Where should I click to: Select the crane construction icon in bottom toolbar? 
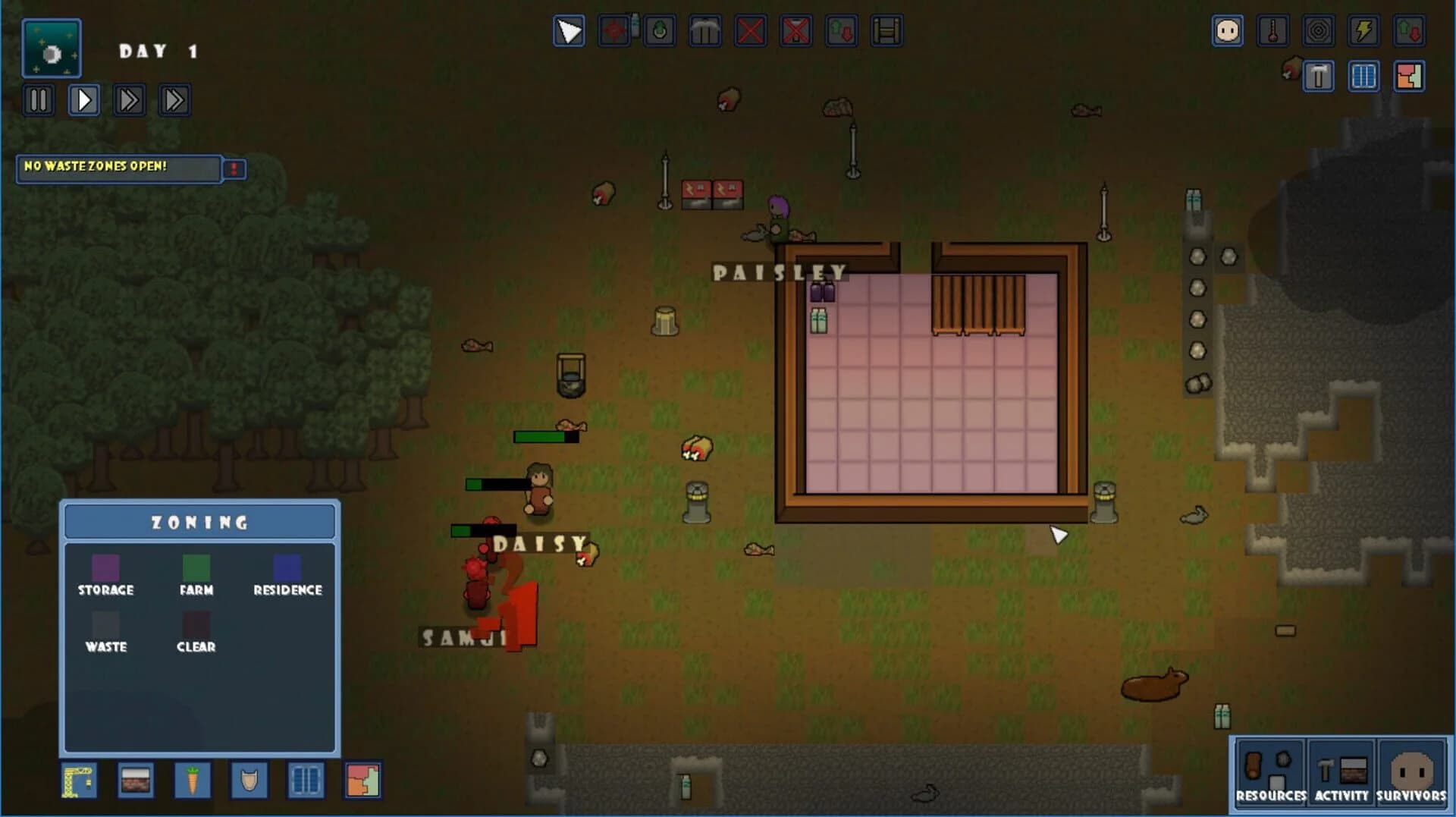[78, 781]
